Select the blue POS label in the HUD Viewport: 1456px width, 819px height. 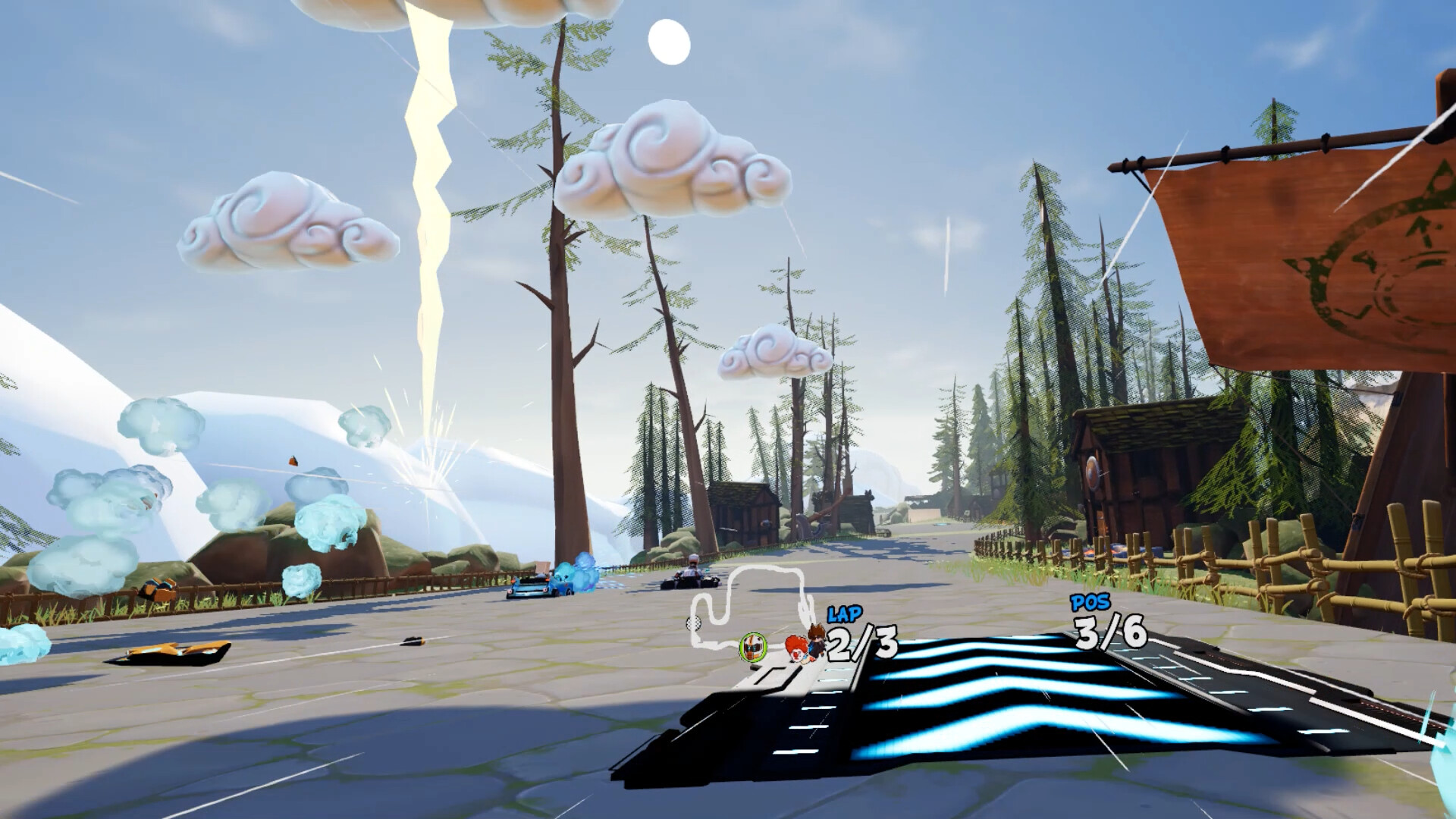pyautogui.click(x=1087, y=604)
